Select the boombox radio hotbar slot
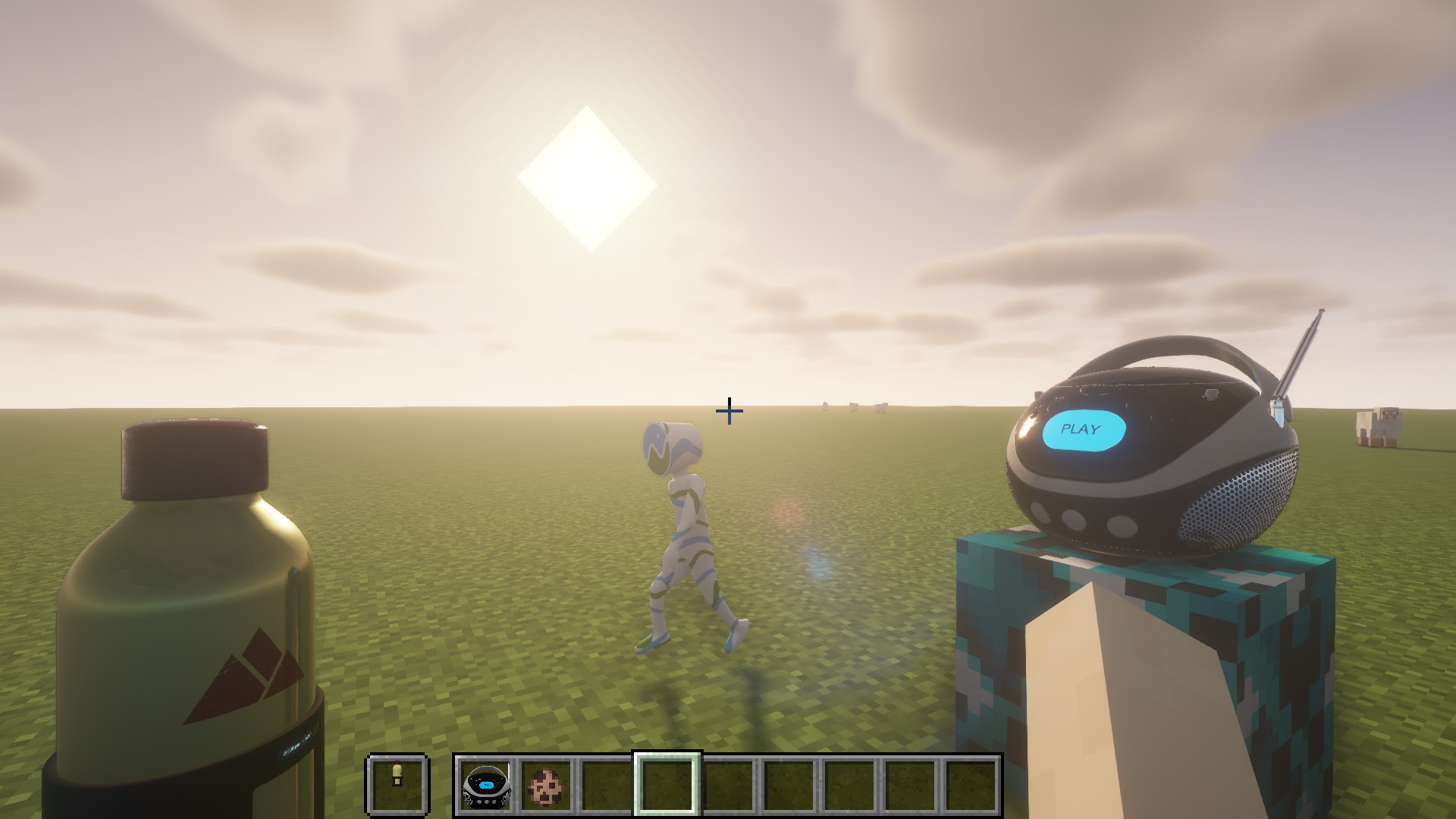1456x819 pixels. [485, 785]
